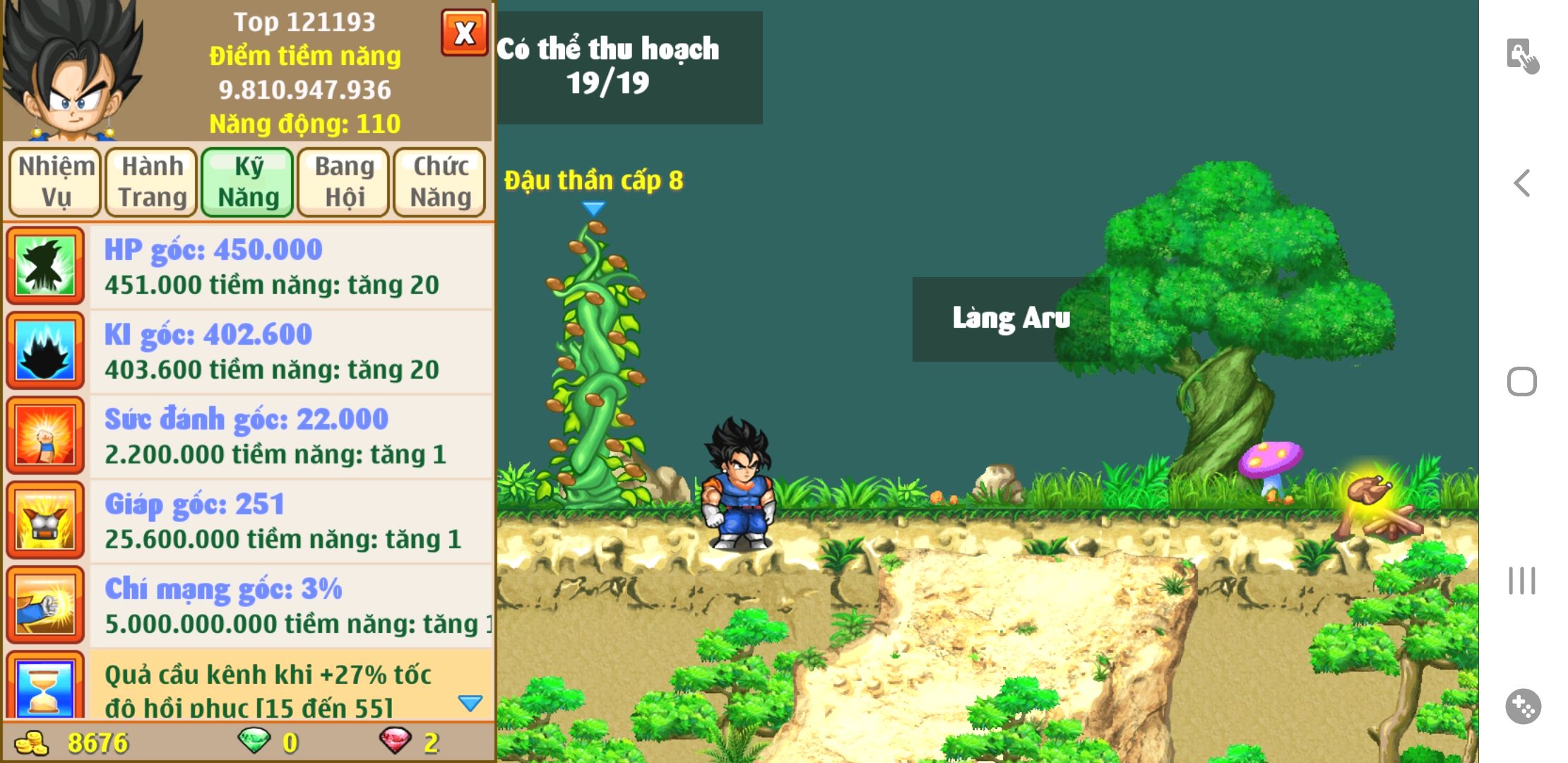Tap the Android home button

point(1522,381)
